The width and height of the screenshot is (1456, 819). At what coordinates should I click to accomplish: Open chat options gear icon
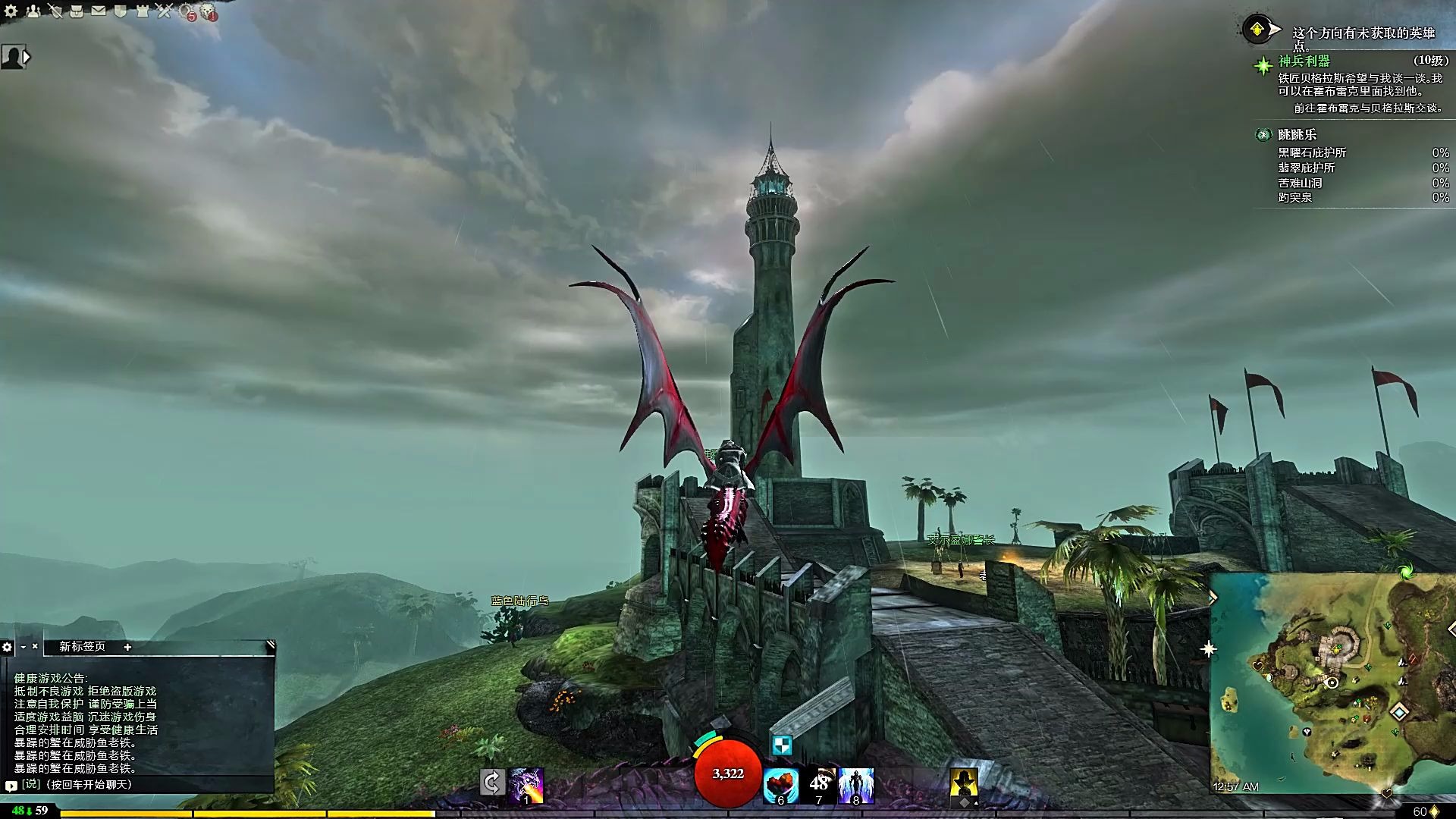pyautogui.click(x=8, y=647)
